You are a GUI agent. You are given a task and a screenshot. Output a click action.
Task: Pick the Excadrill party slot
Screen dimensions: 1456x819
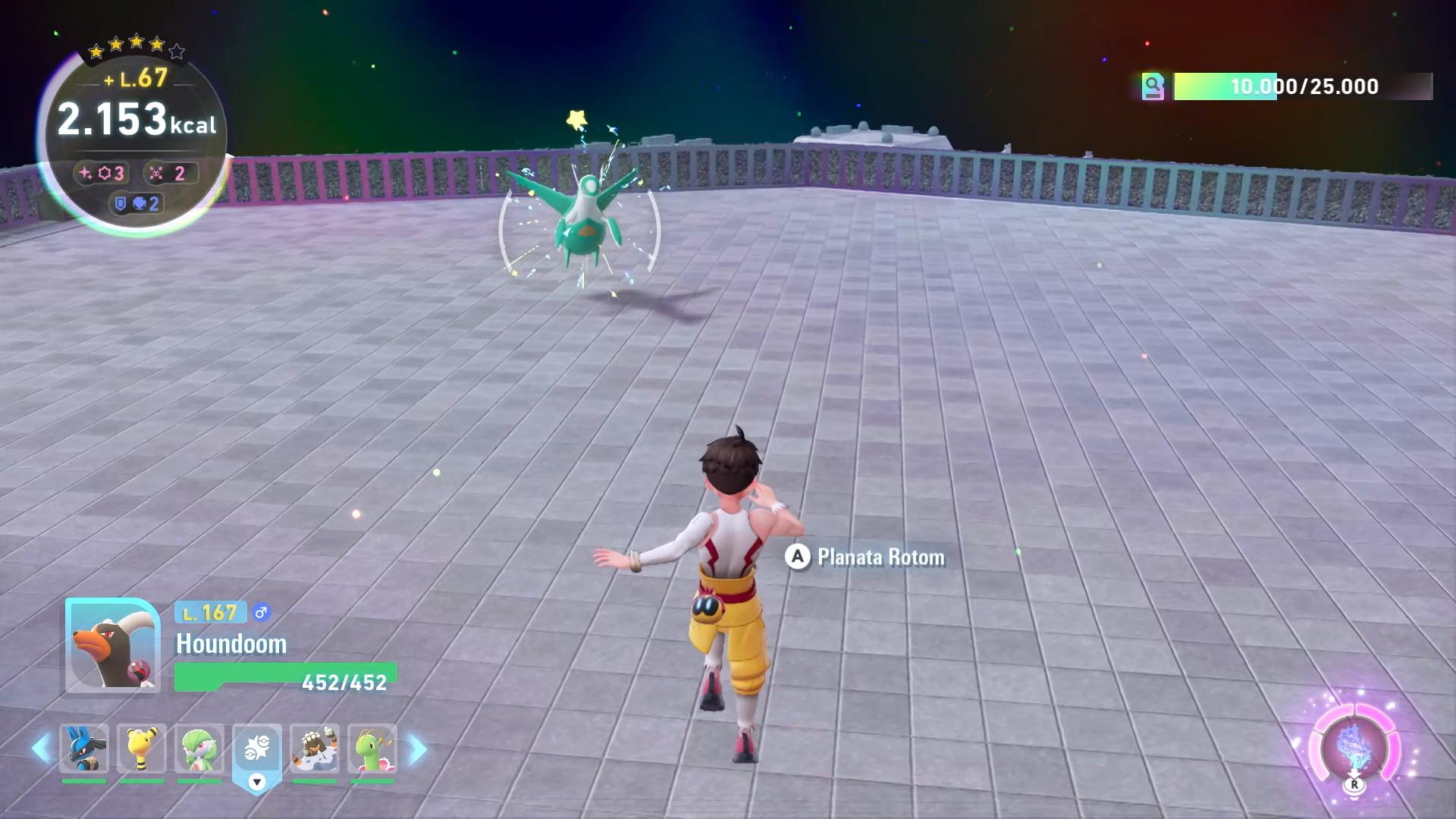coord(315,748)
